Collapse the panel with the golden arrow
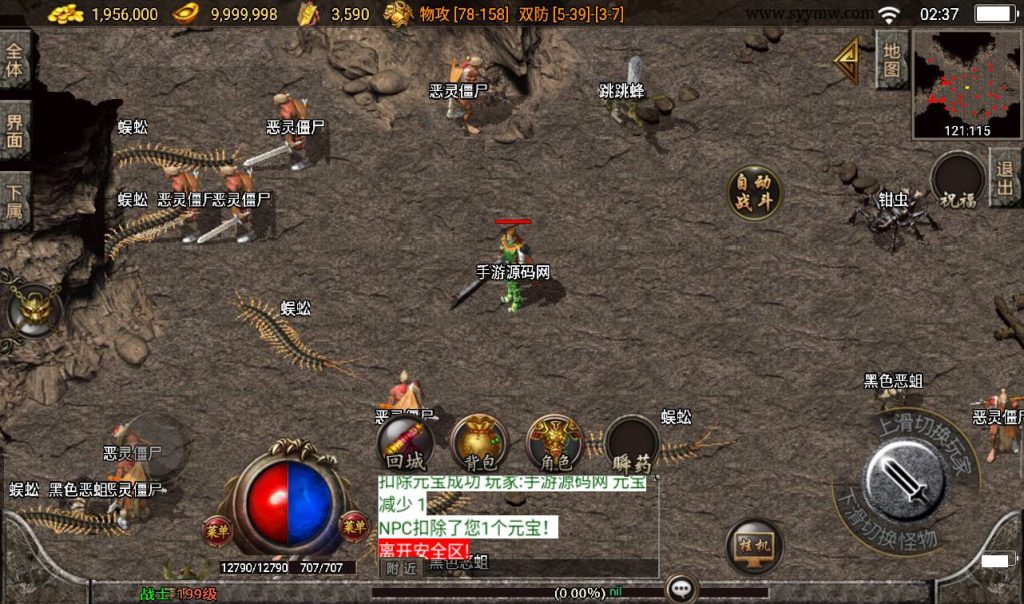 click(x=849, y=60)
